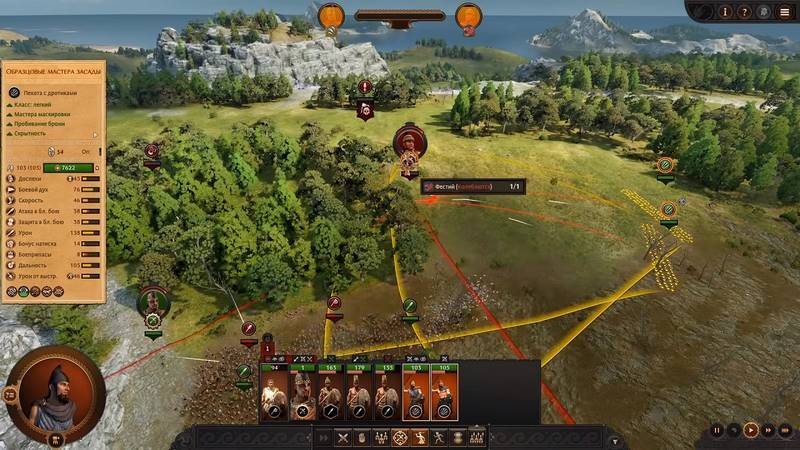Select the unit card showing 179 soldiers

pos(357,394)
